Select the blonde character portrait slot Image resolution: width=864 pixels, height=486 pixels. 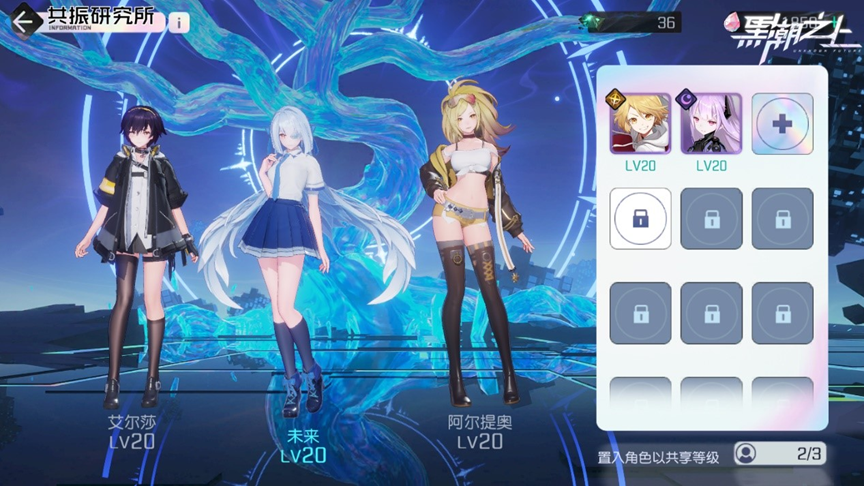[x=640, y=123]
